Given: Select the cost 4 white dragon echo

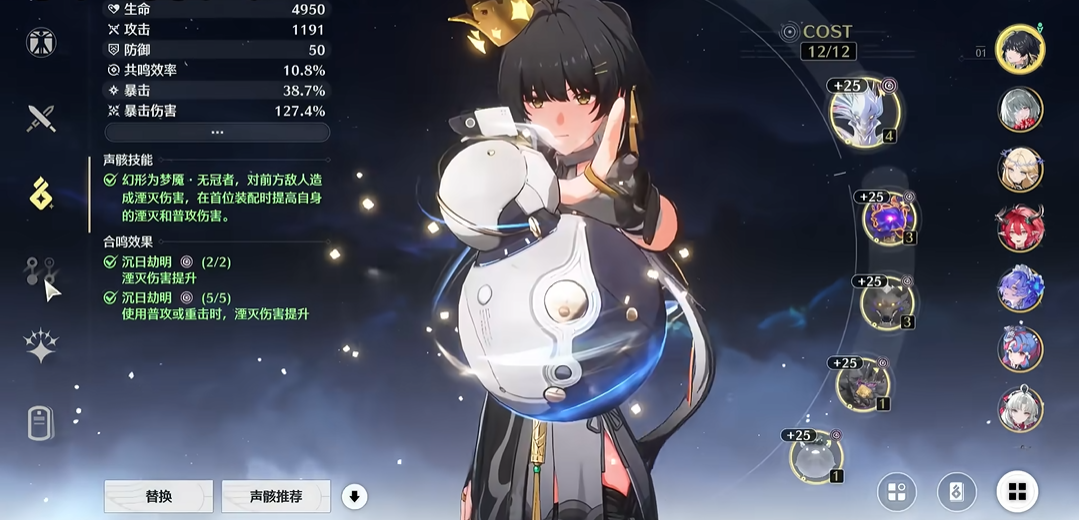Looking at the screenshot, I should click(864, 113).
